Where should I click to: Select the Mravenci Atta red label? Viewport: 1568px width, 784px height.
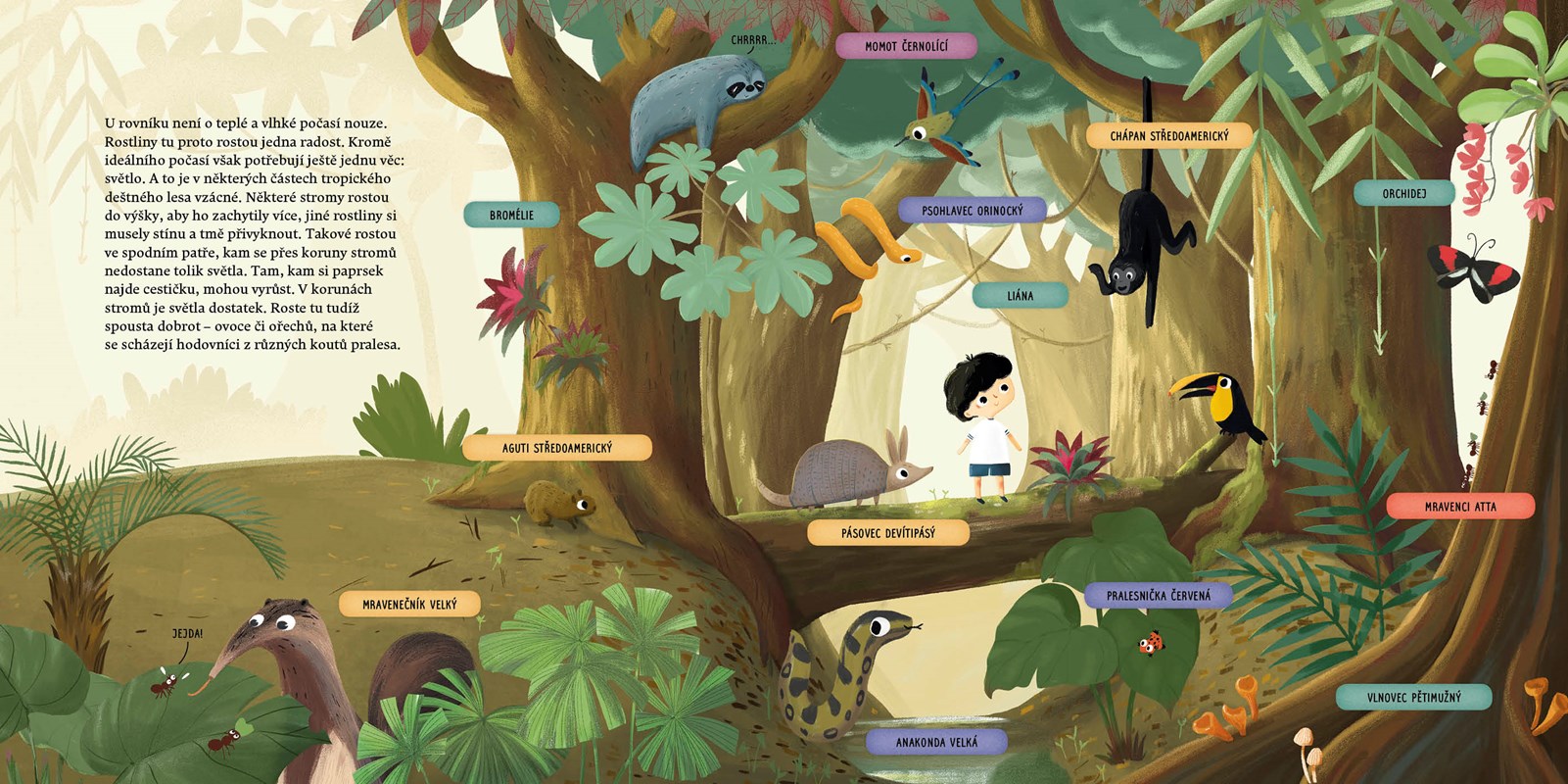1459,507
